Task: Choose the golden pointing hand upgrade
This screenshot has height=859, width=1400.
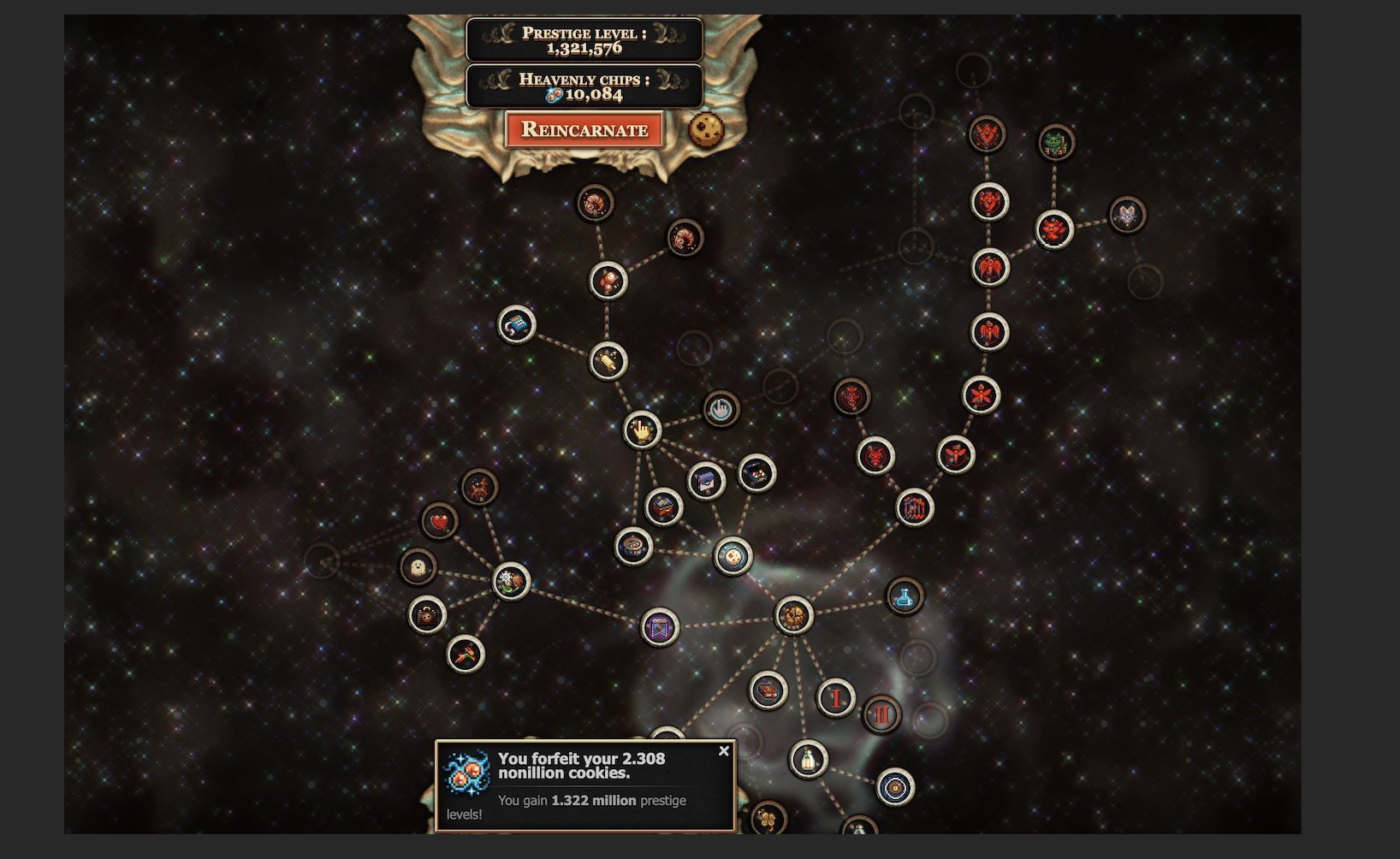Action: pyautogui.click(x=642, y=429)
